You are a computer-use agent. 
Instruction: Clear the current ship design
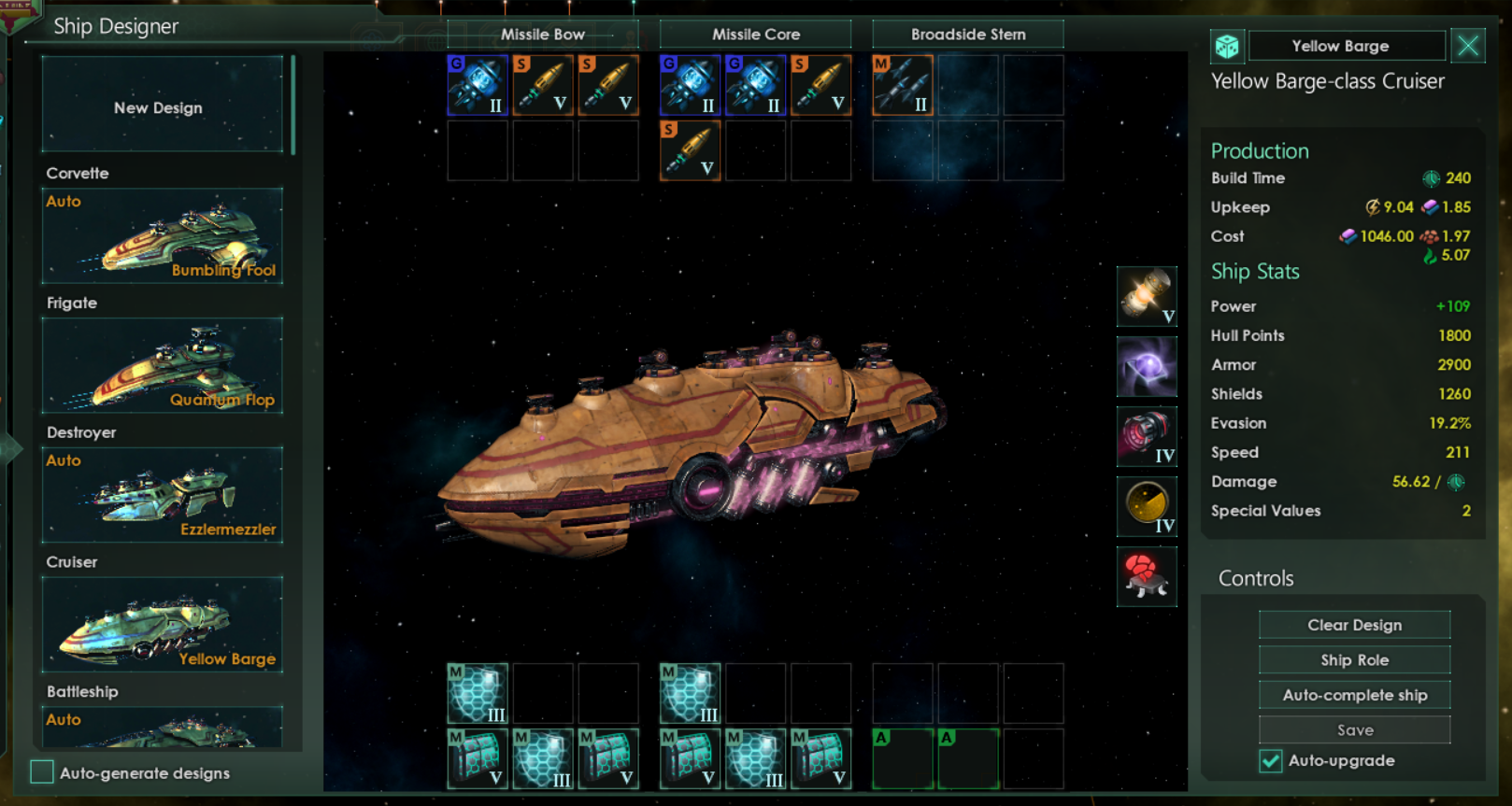coord(1354,625)
